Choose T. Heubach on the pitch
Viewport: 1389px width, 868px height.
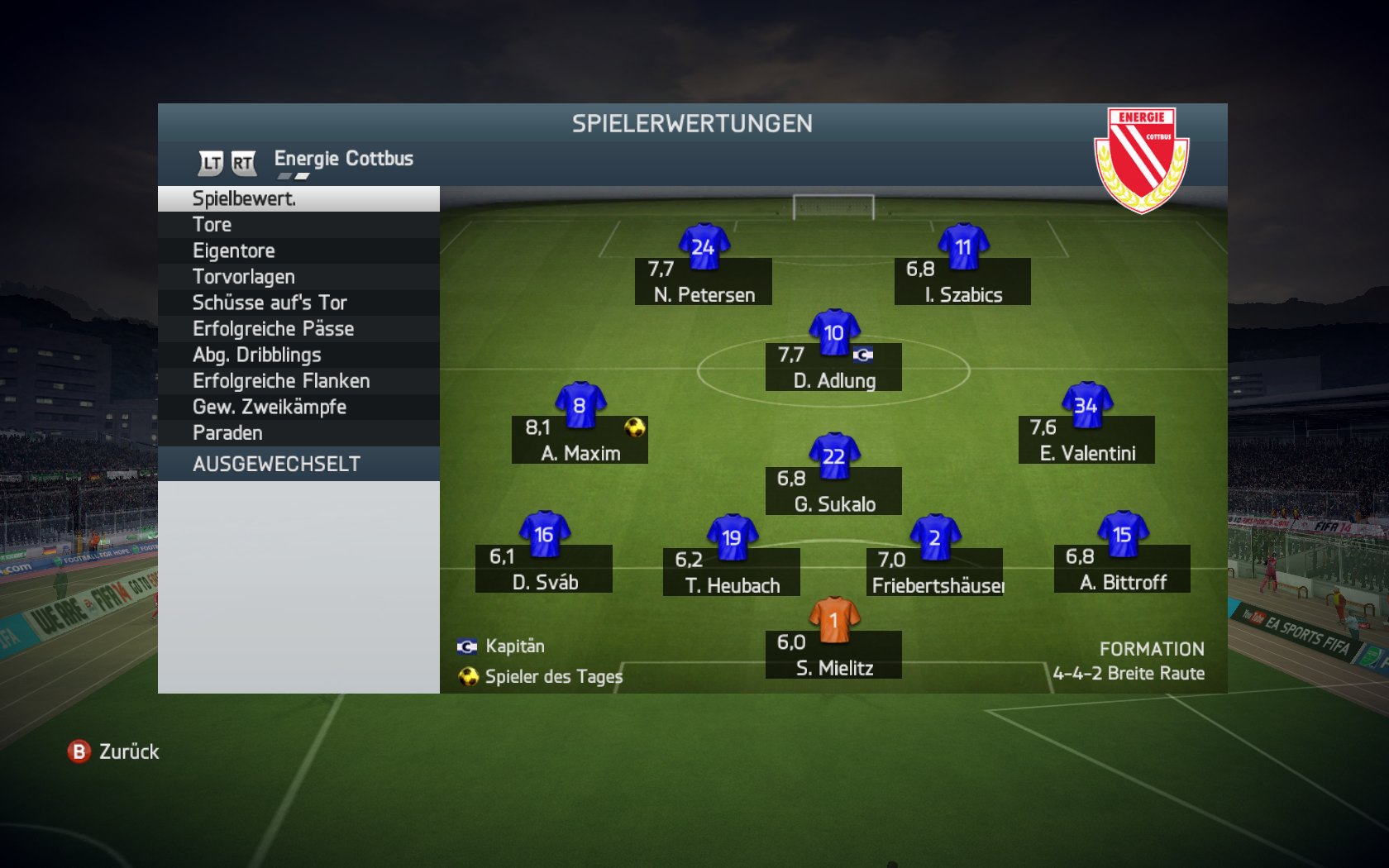732,572
